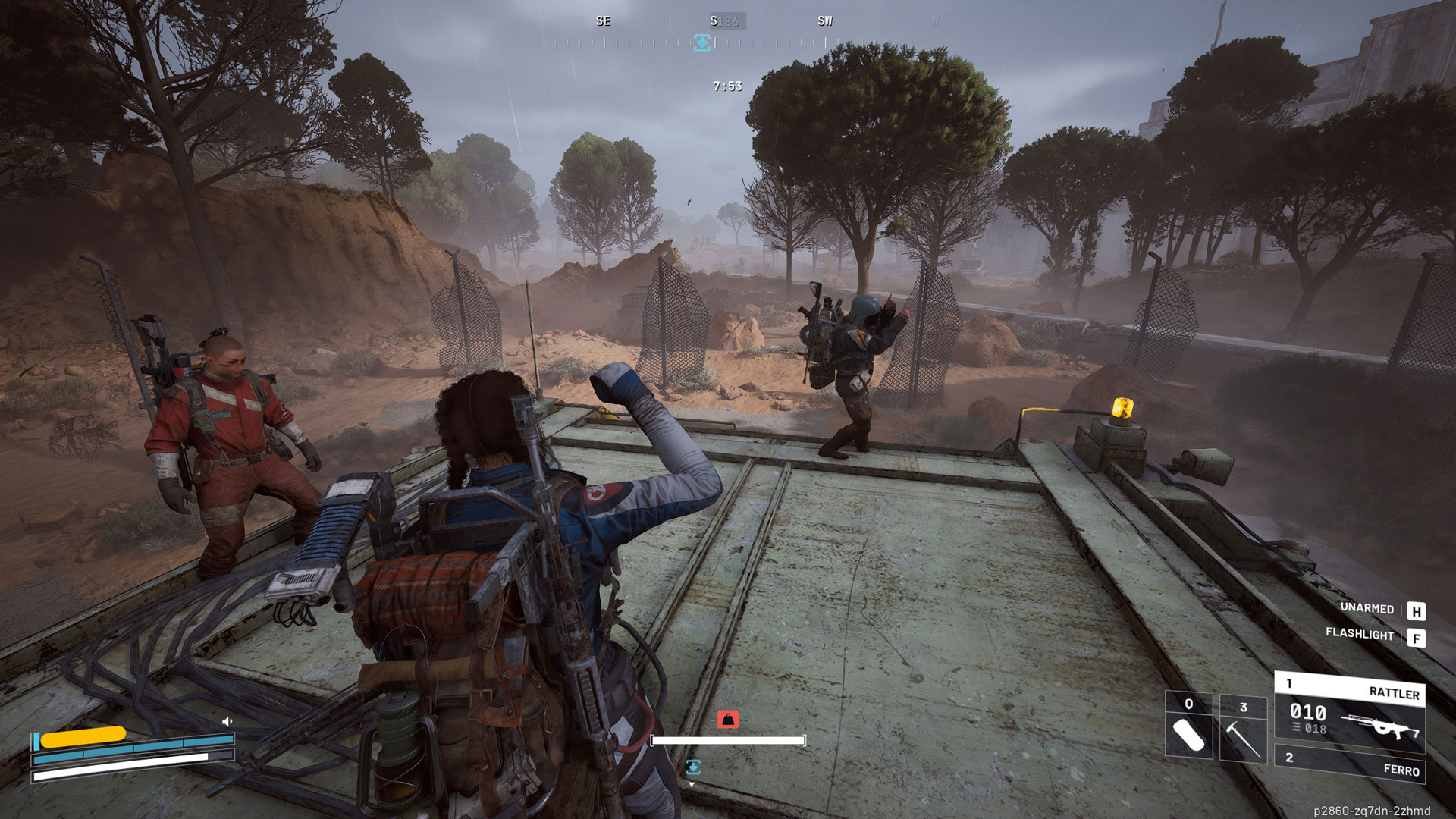Select the SE compass heading
This screenshot has height=819, width=1456.
603,21
